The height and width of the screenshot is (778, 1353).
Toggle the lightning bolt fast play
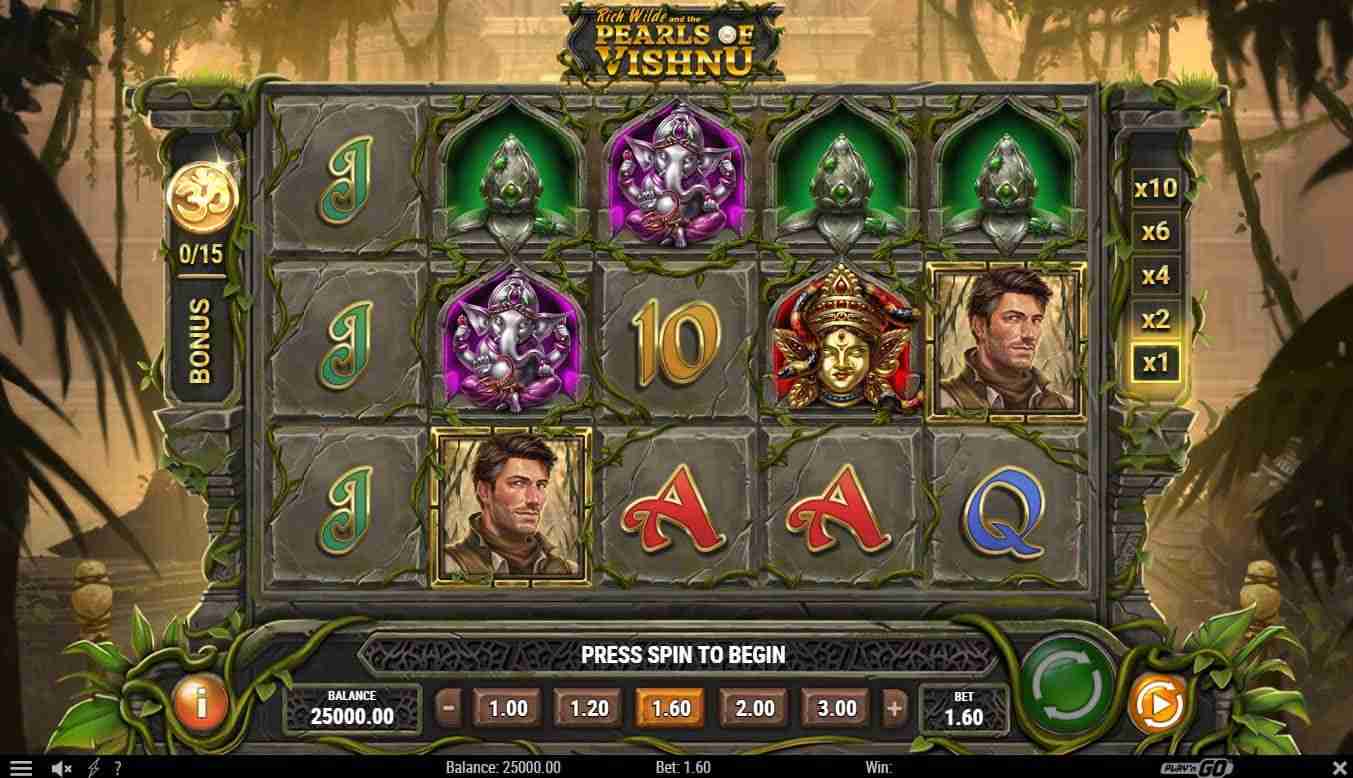point(93,768)
